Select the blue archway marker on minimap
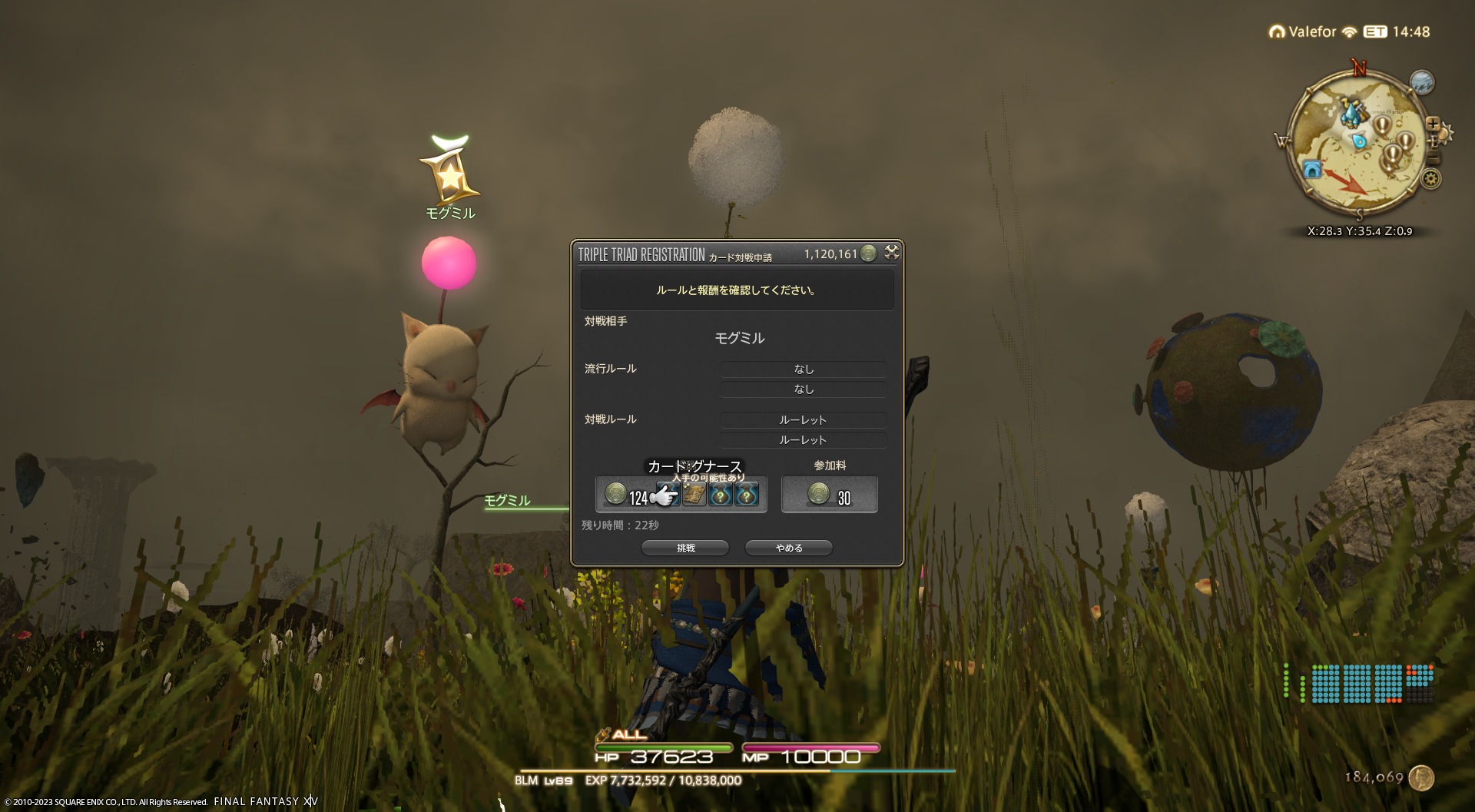 1312,169
